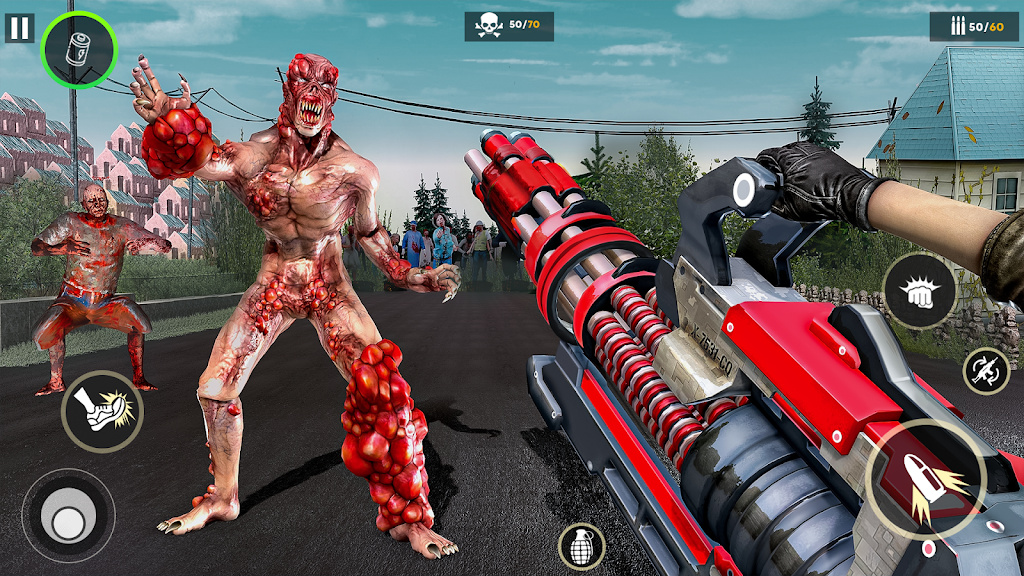Viewport: 1024px width, 576px height.
Task: Fire the weapon with the bullet button
Action: [925, 480]
